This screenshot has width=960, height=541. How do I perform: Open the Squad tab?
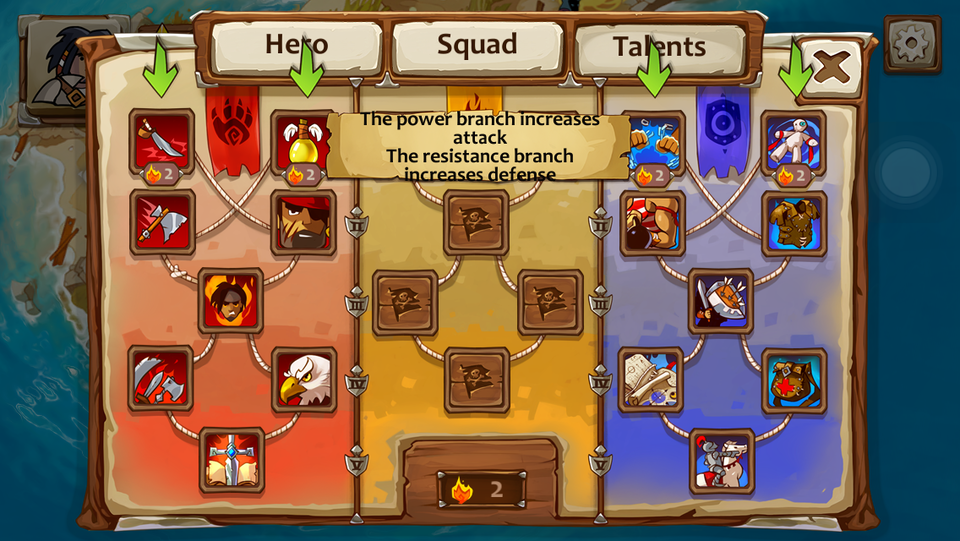(x=477, y=46)
